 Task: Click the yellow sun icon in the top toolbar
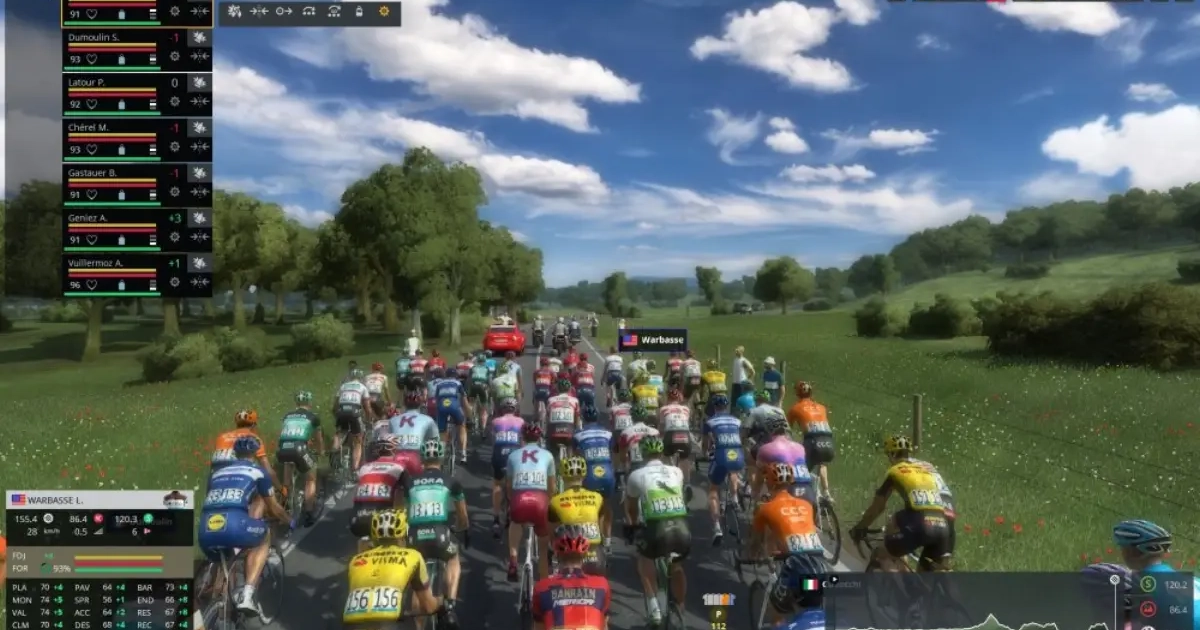(385, 12)
